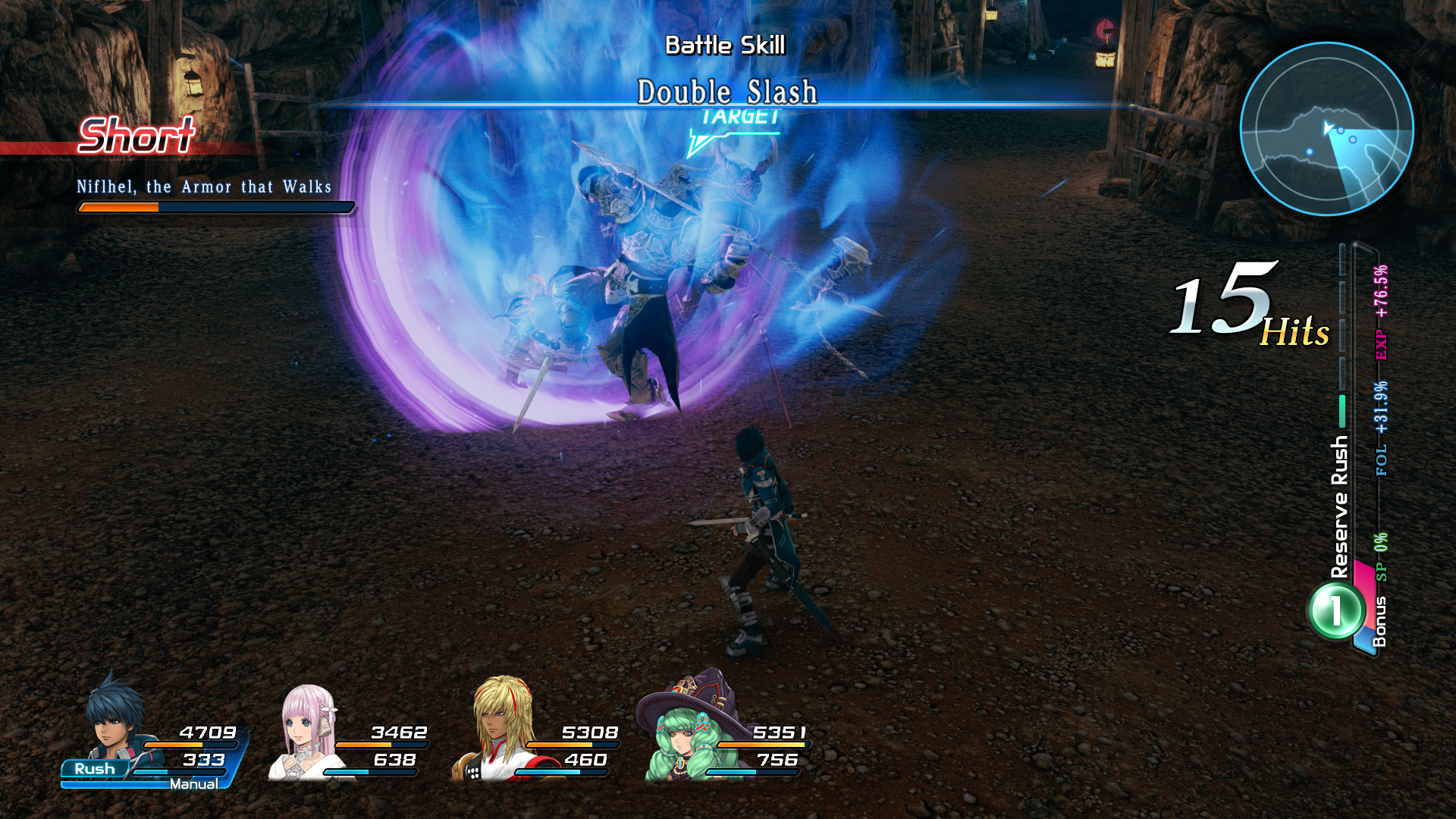
Task: Click the Battle Skill header text
Action: (x=726, y=44)
